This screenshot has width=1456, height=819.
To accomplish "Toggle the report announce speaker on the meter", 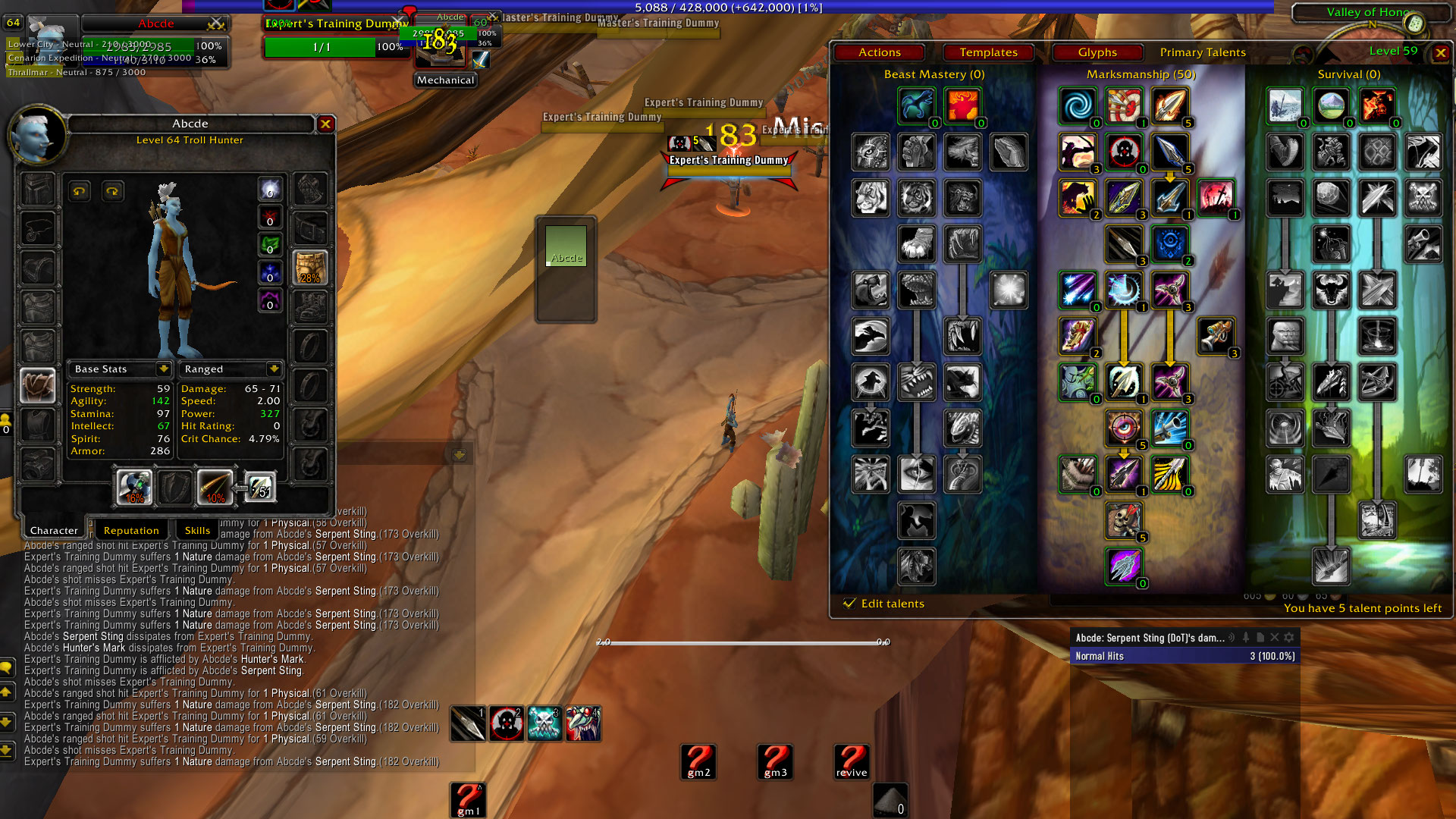I will pyautogui.click(x=1231, y=639).
